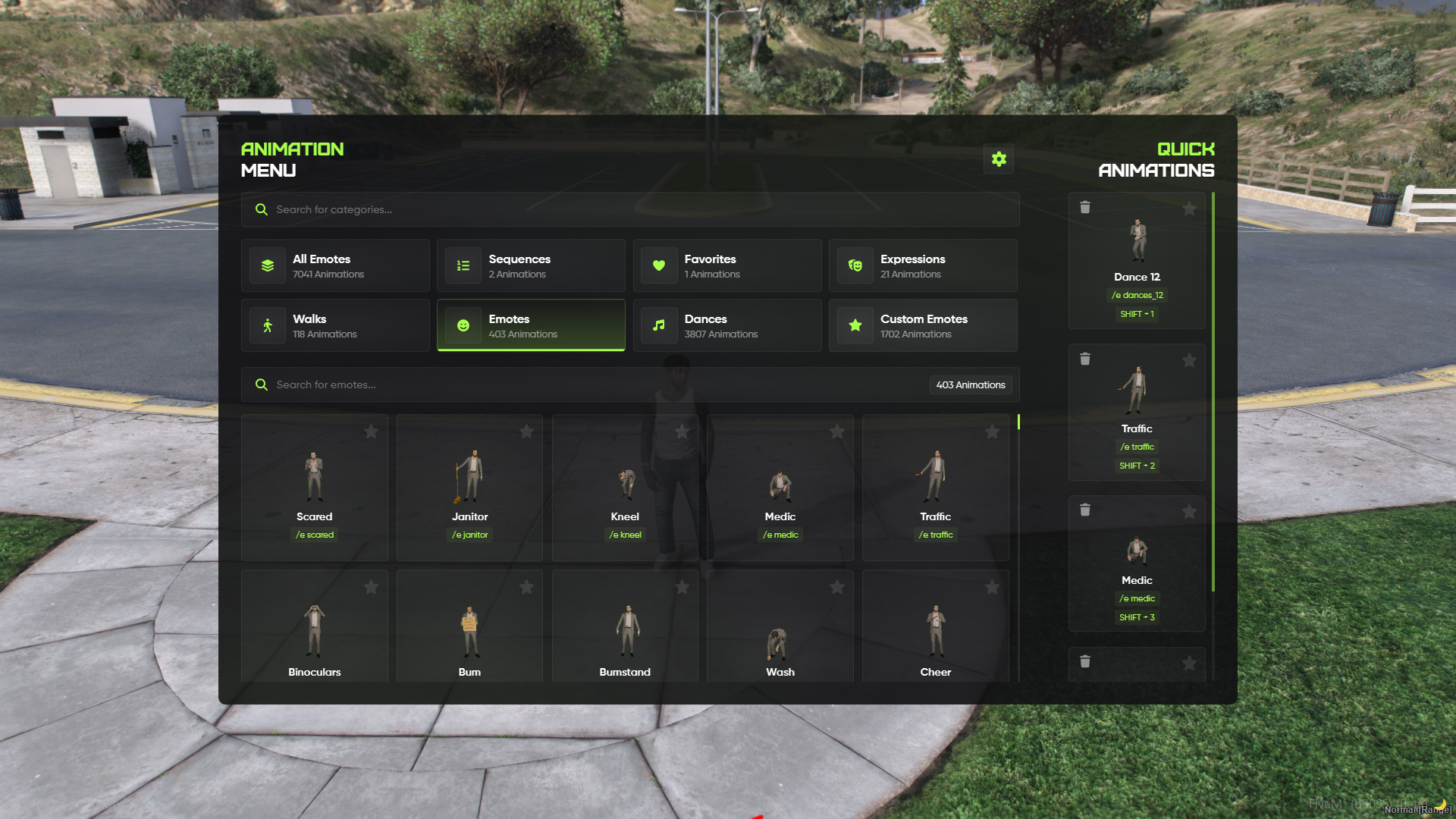Image resolution: width=1456 pixels, height=819 pixels.
Task: Favorite the Scared emote with its star
Action: (x=371, y=431)
